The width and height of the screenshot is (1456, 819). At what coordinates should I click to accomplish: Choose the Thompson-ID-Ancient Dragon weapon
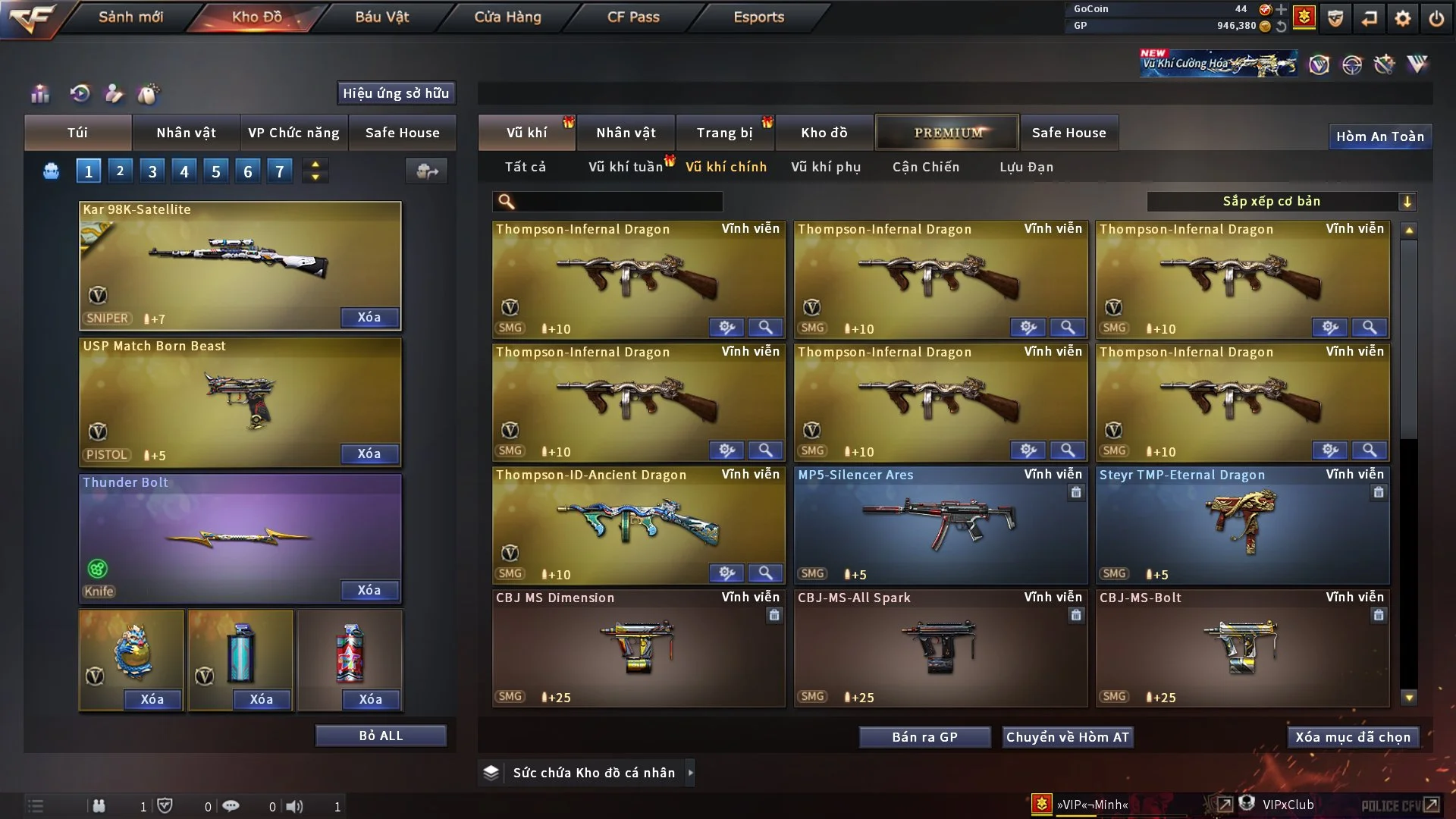pos(639,525)
